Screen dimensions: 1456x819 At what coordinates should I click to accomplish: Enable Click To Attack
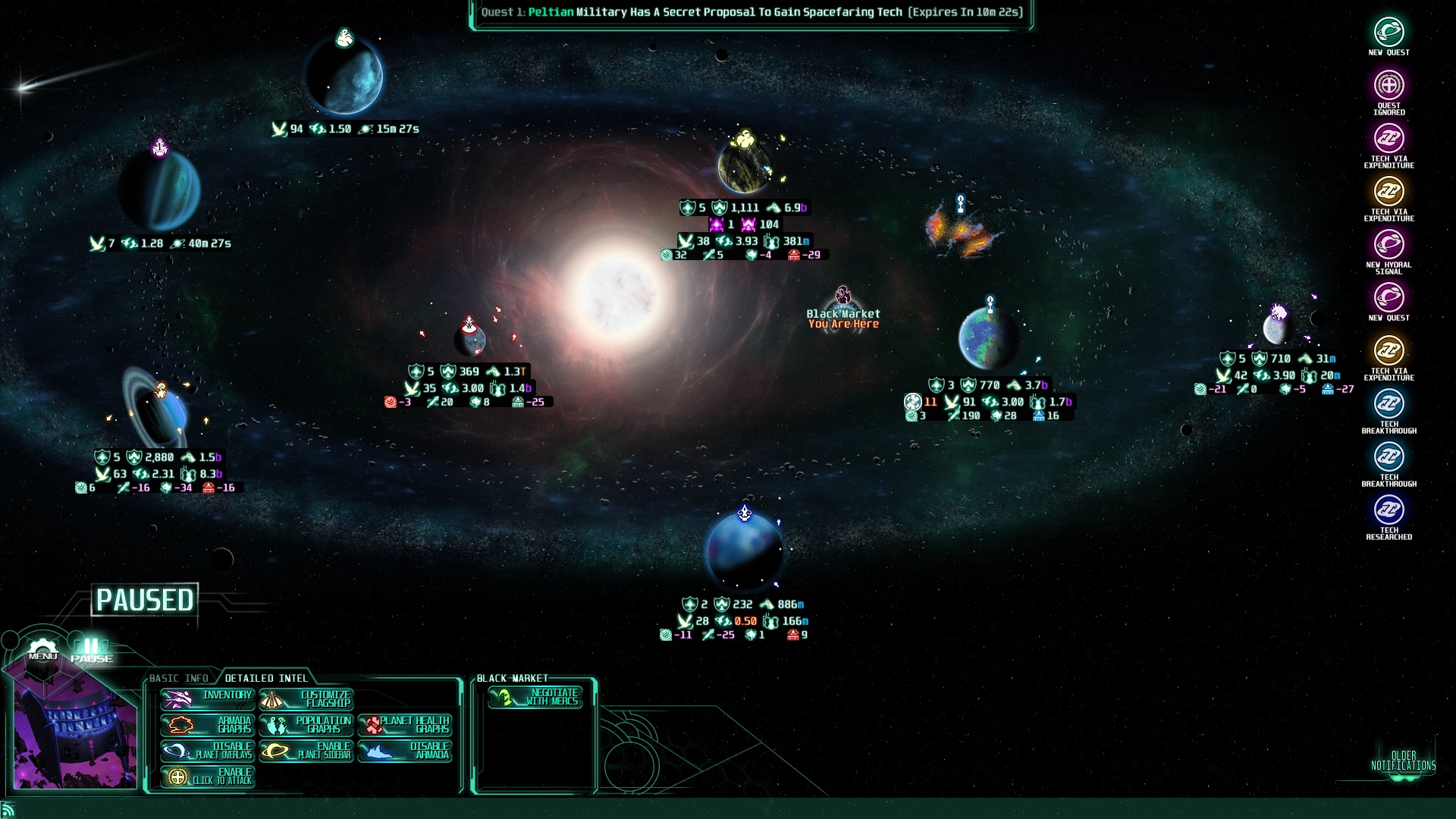click(x=208, y=777)
